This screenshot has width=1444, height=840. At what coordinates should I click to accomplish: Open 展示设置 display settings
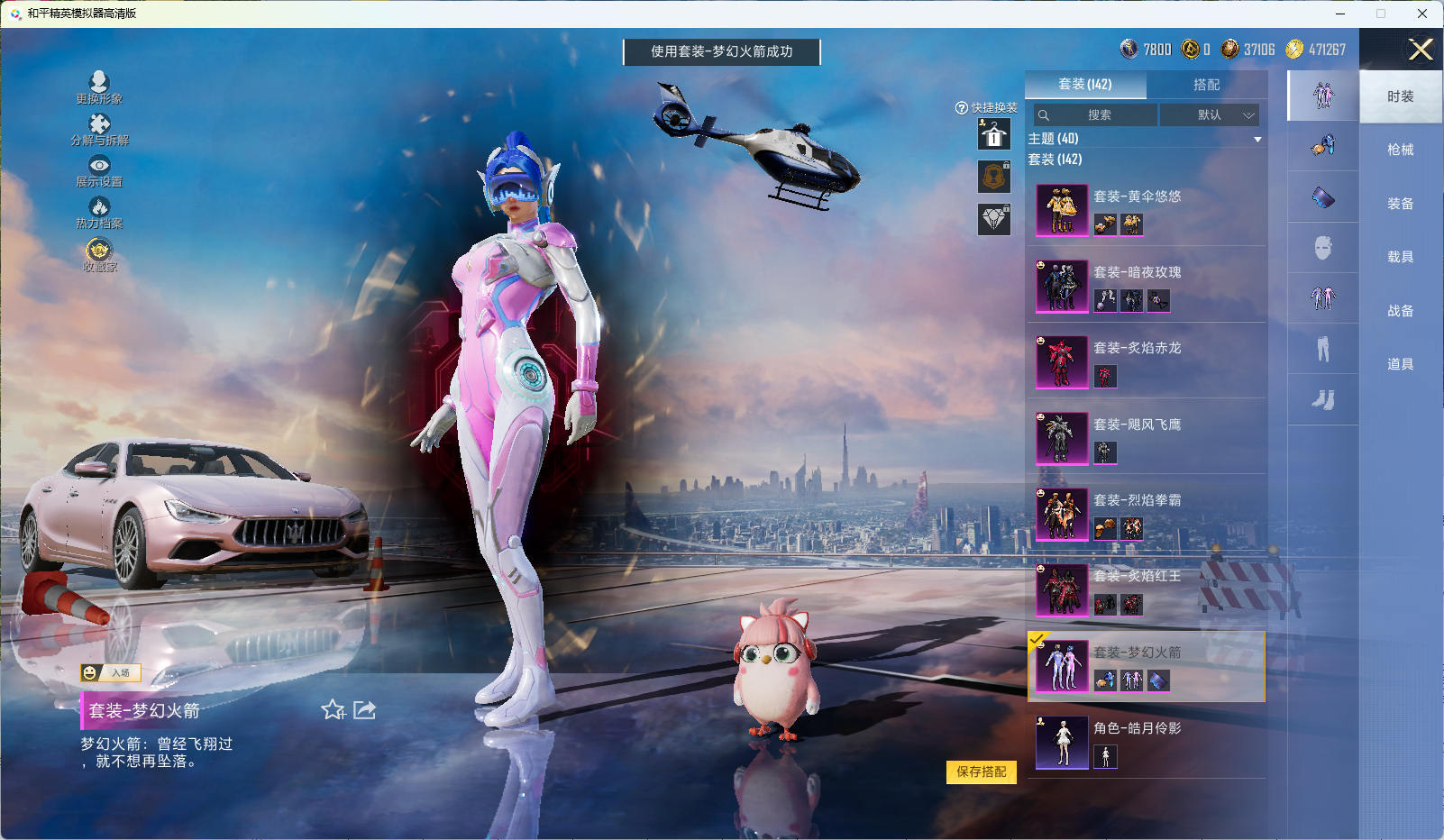pyautogui.click(x=99, y=170)
